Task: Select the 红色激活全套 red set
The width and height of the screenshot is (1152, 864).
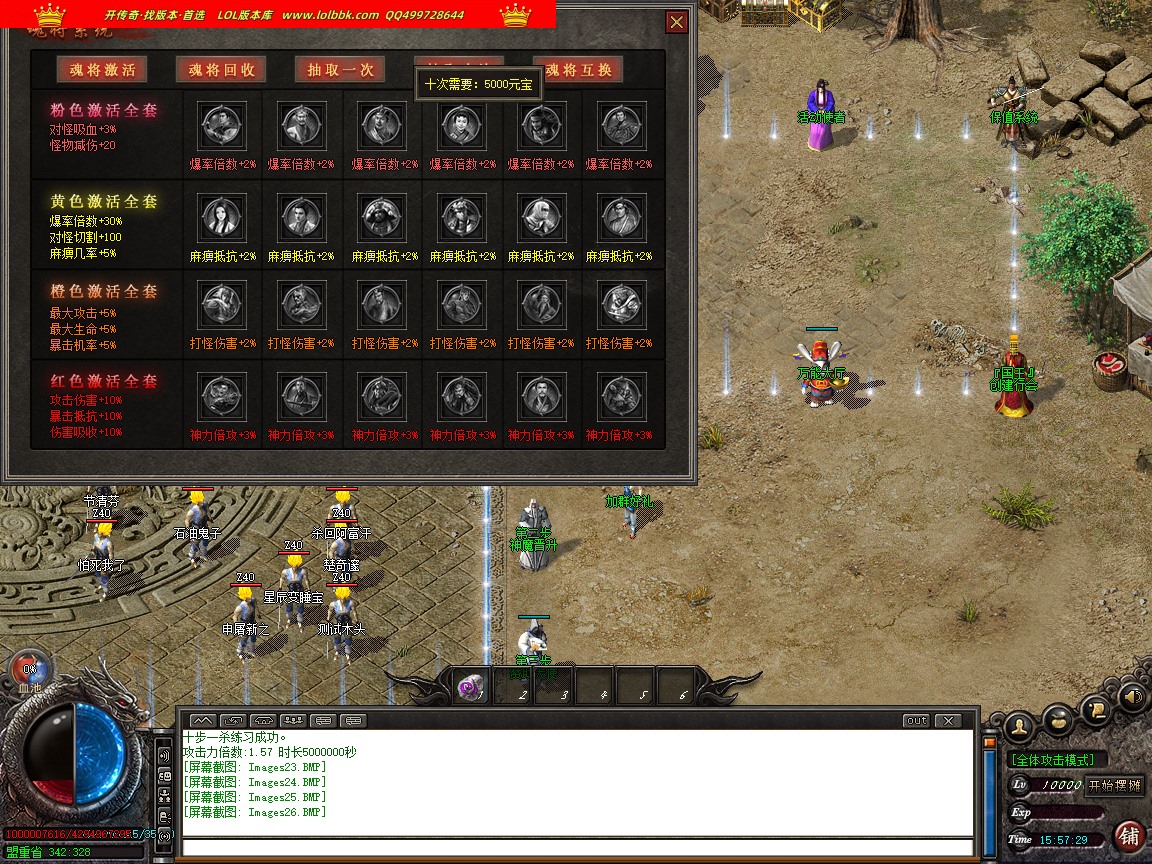Action: click(x=104, y=381)
